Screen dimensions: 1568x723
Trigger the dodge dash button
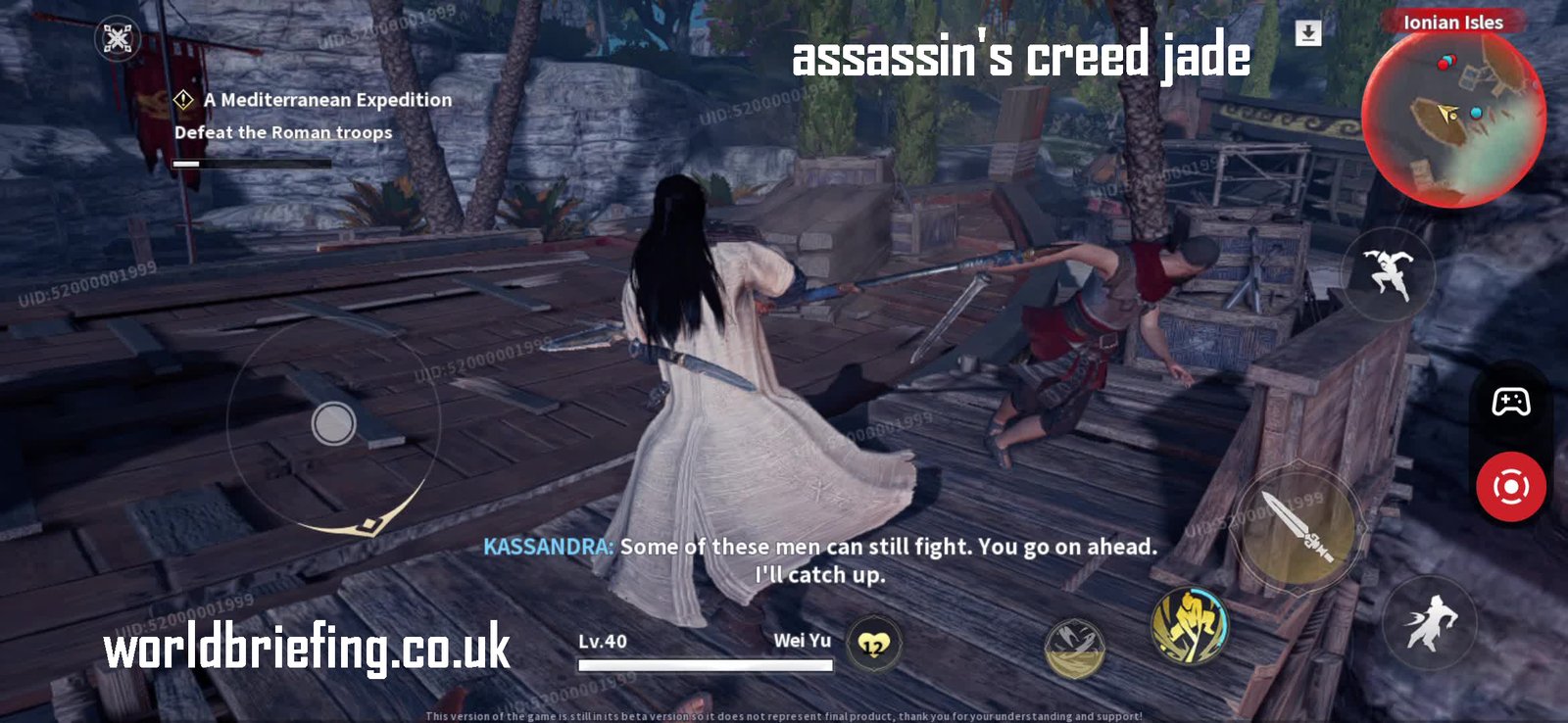pos(1430,622)
